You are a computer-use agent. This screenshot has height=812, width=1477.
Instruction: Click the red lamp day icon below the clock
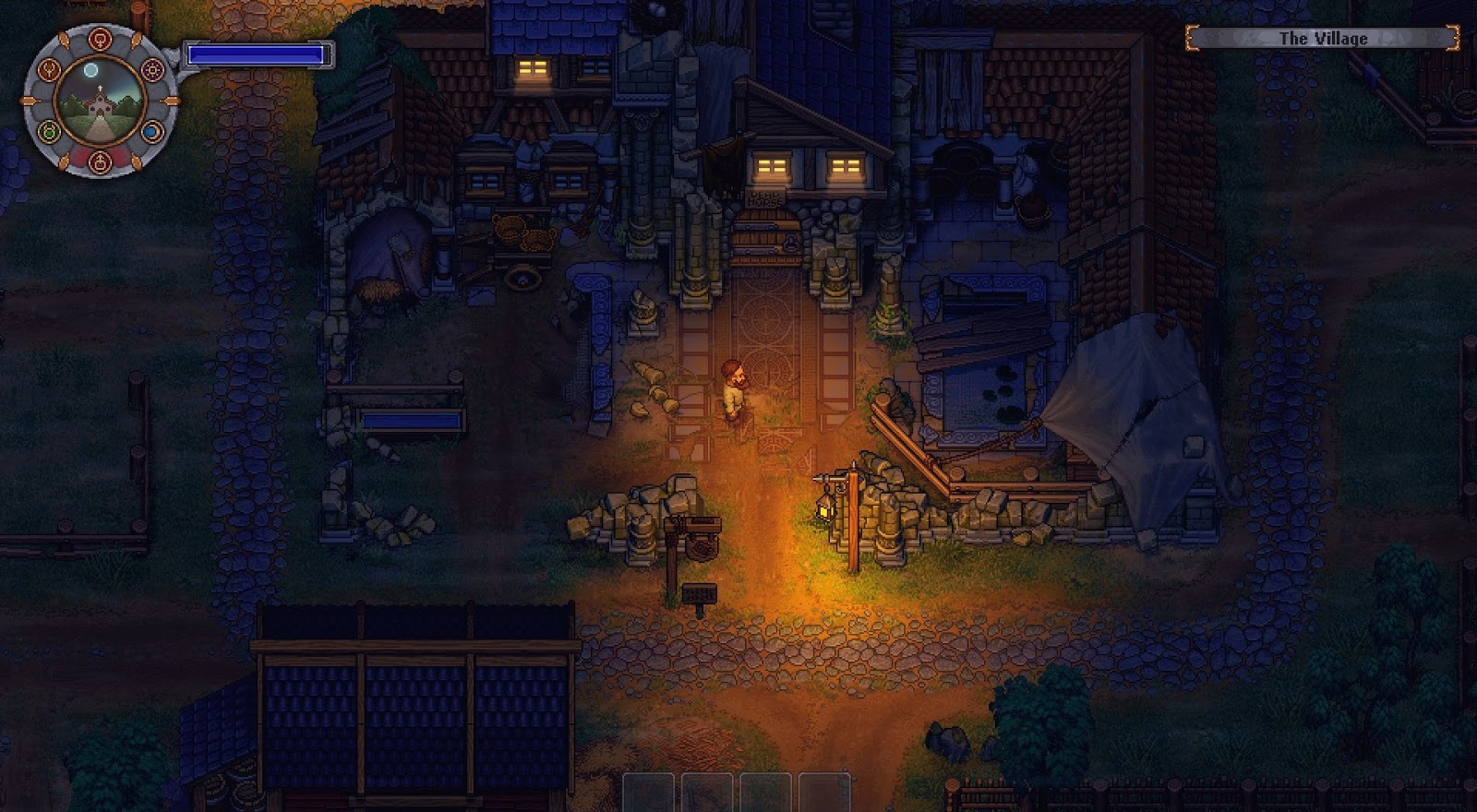pyautogui.click(x=100, y=163)
